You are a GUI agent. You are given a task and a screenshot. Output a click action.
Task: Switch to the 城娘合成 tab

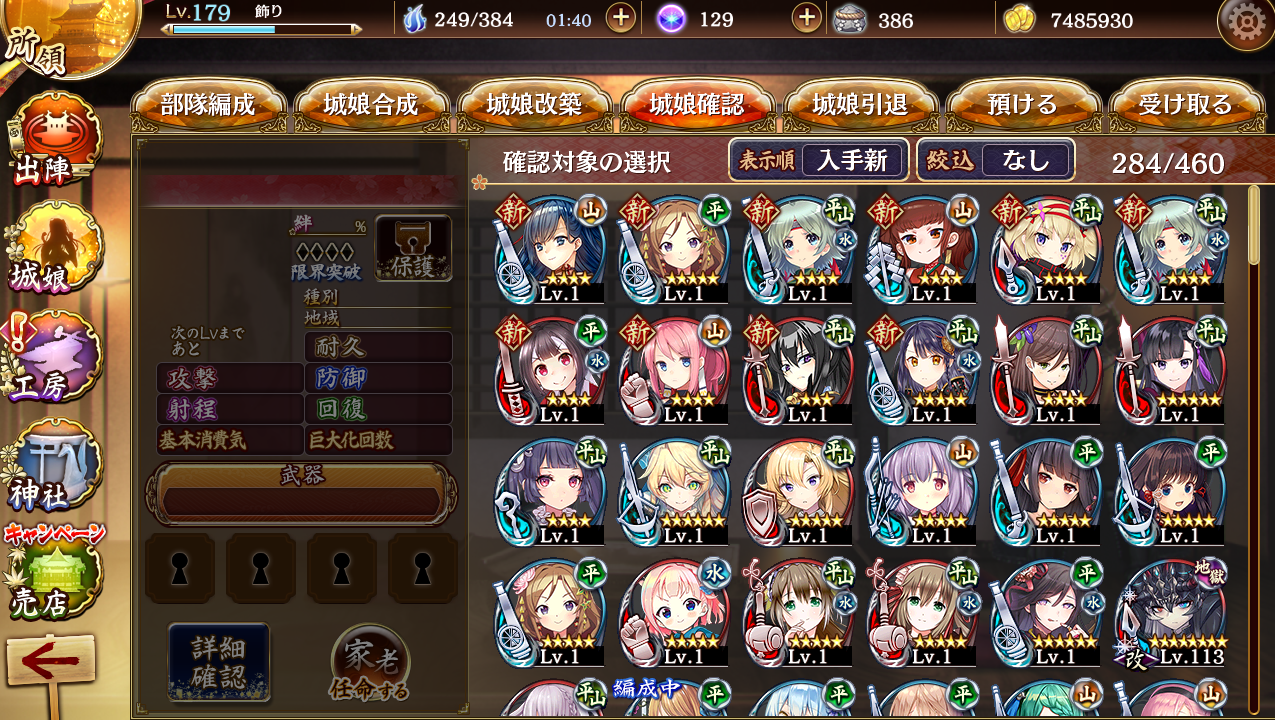coord(371,105)
